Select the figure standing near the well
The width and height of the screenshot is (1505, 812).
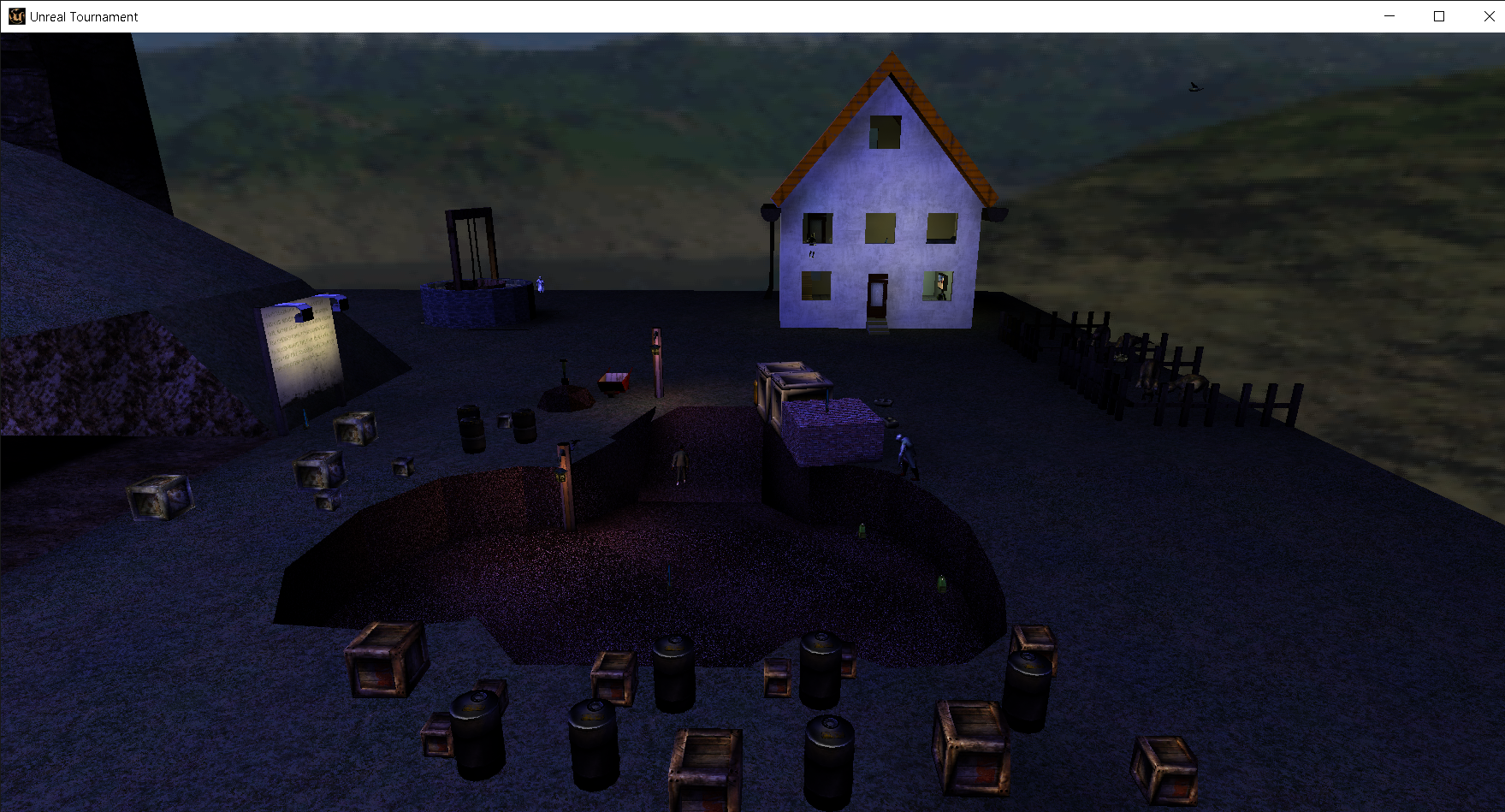(538, 282)
